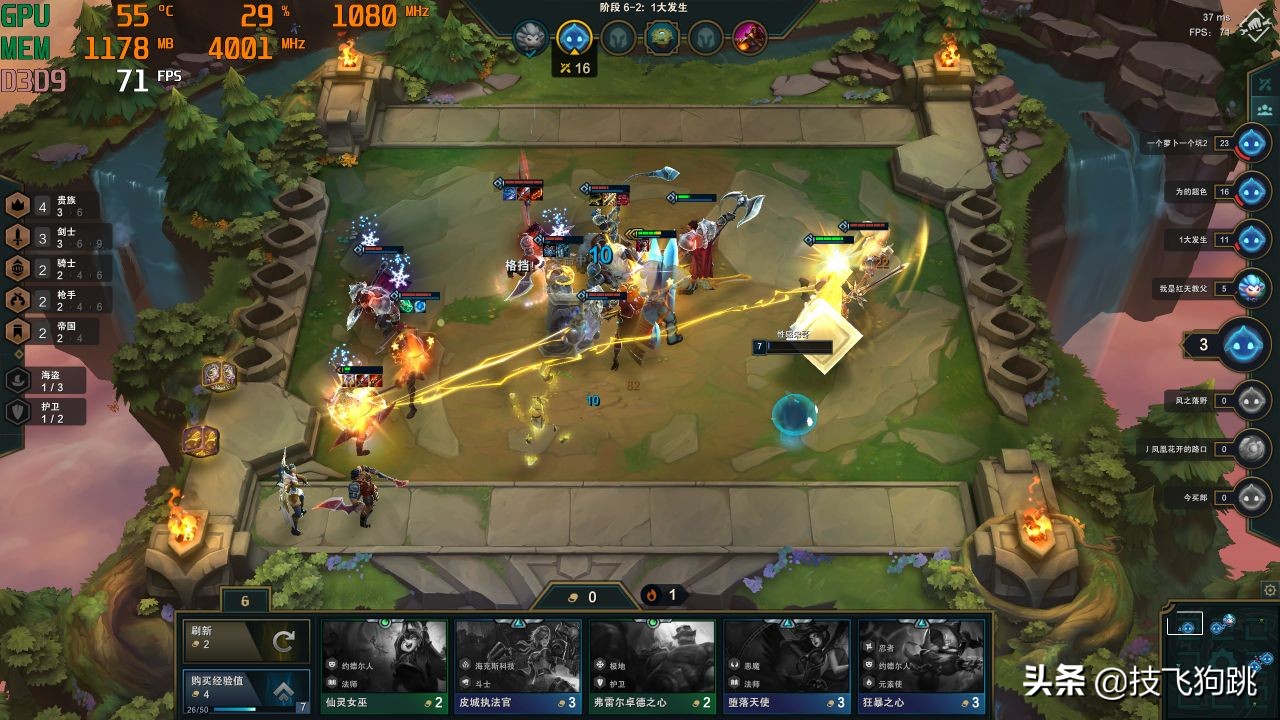1280x720 pixels.
Task: Open the 骑士 trait entry
Action: (x=18, y=268)
